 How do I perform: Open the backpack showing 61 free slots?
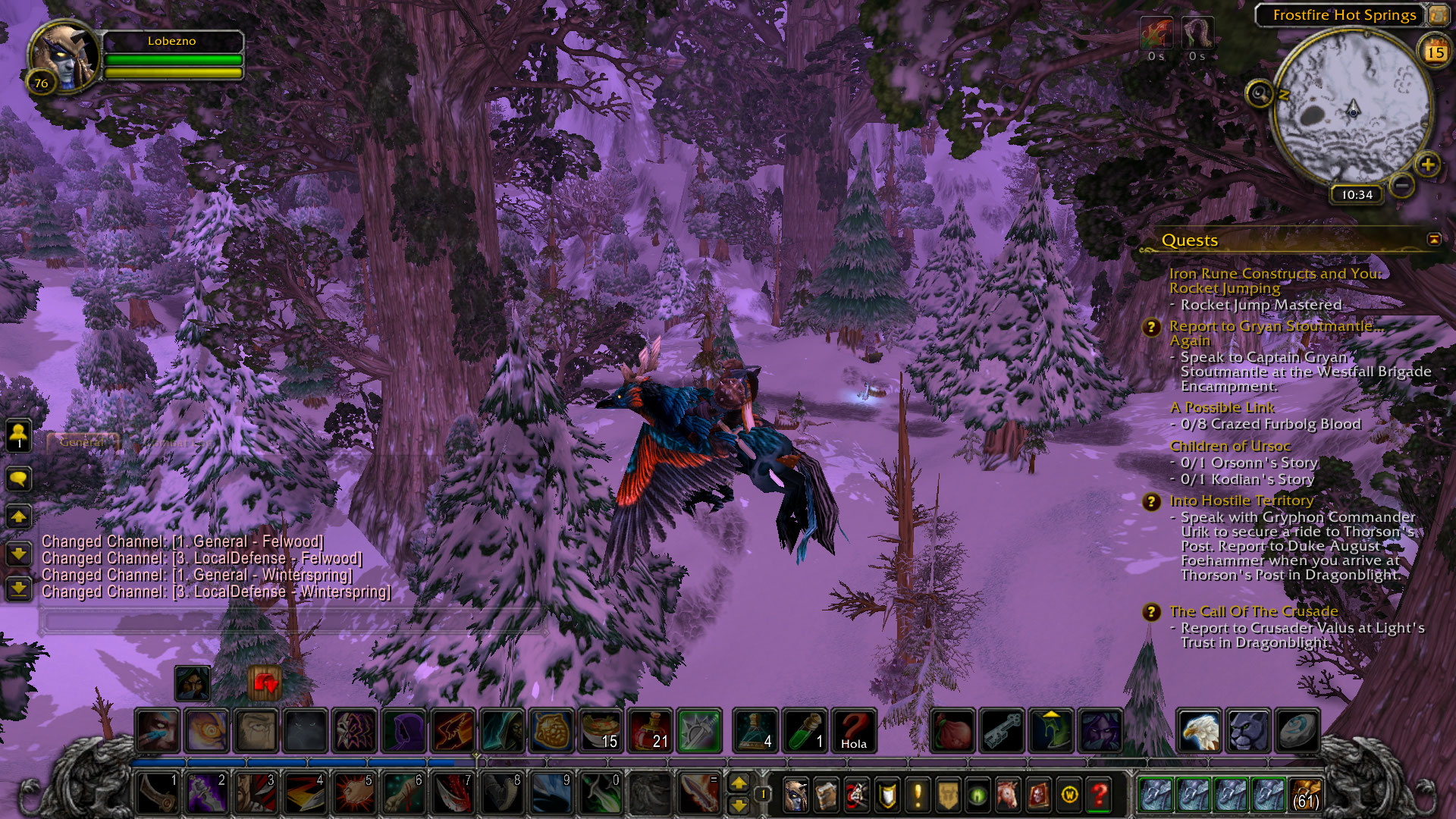[x=1304, y=795]
